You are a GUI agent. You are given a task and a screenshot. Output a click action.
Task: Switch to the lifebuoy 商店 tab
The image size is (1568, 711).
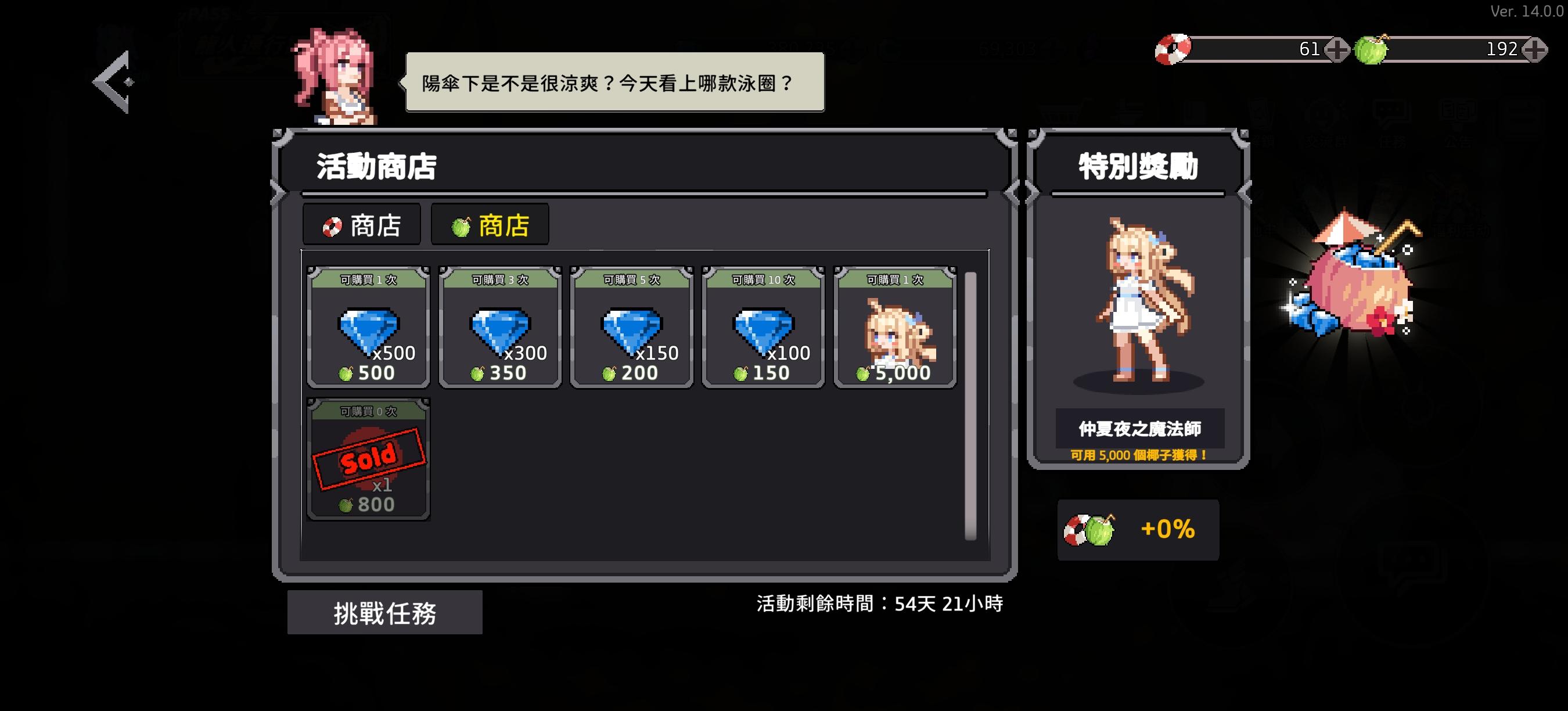point(362,224)
